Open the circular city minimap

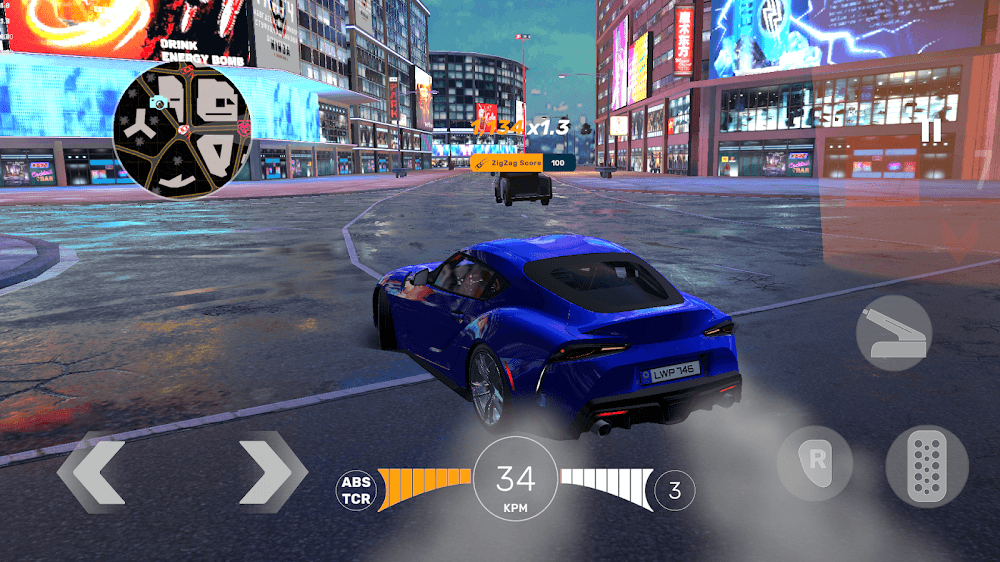181,132
